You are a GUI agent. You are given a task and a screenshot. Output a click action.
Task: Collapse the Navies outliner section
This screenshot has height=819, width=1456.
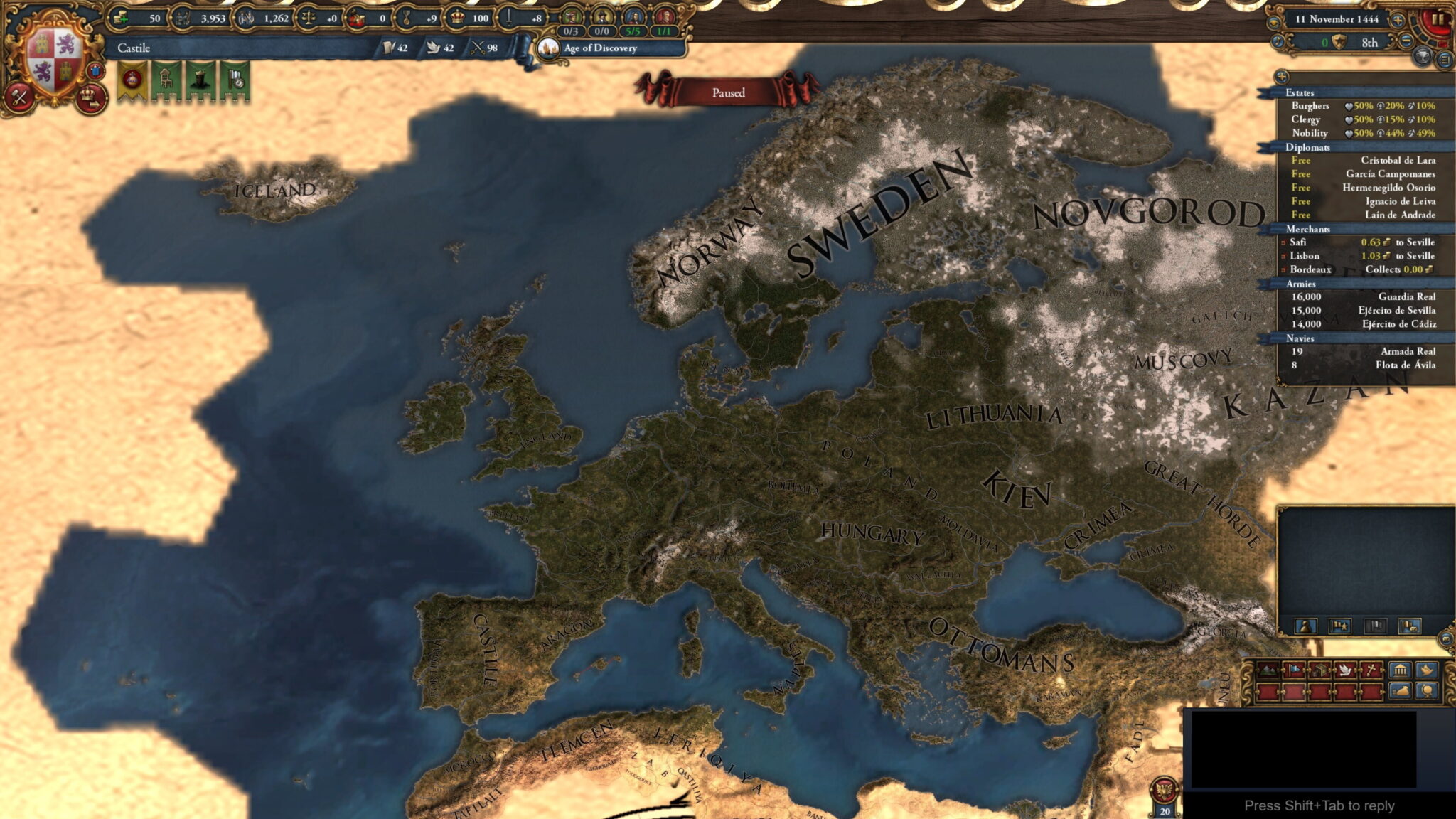pos(1301,339)
